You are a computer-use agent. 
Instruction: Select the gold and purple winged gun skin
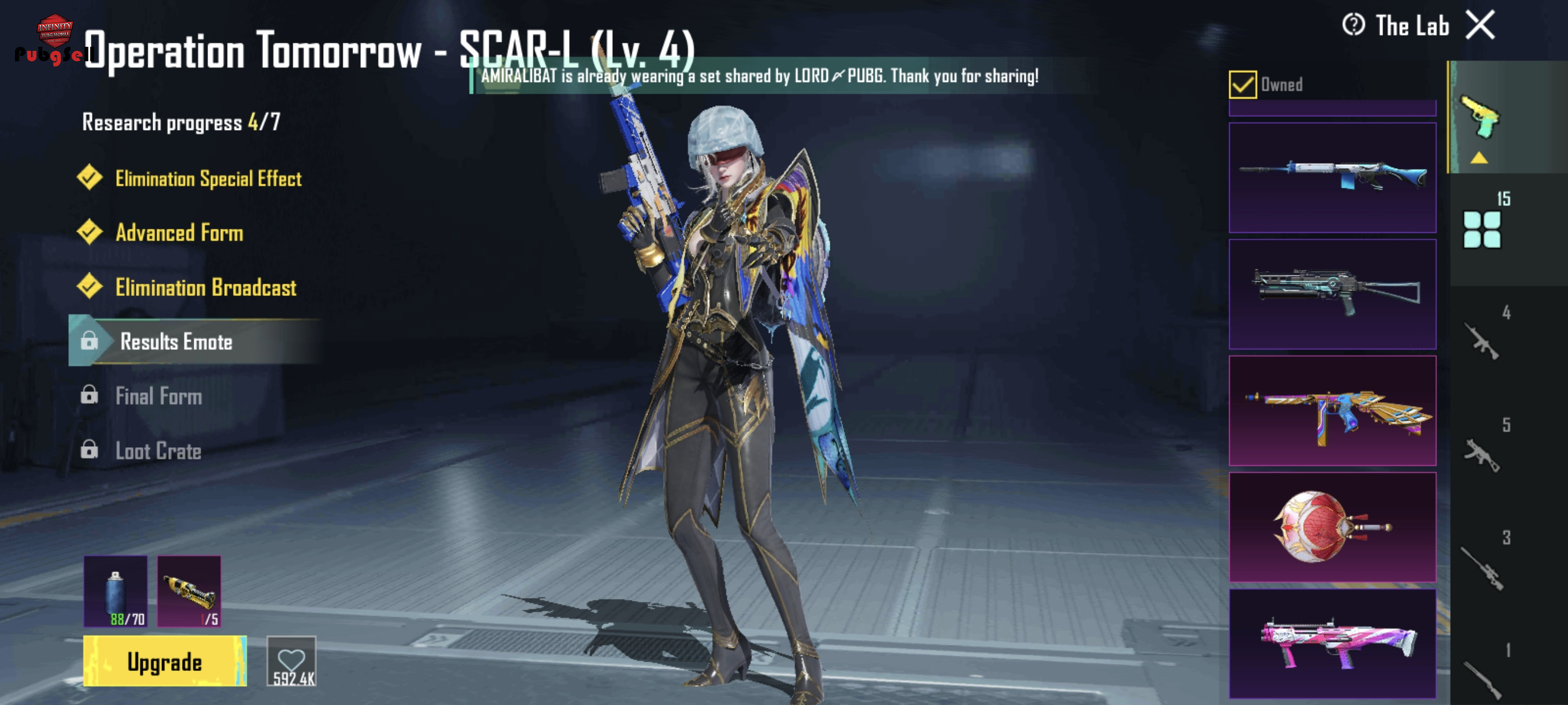coord(1332,411)
